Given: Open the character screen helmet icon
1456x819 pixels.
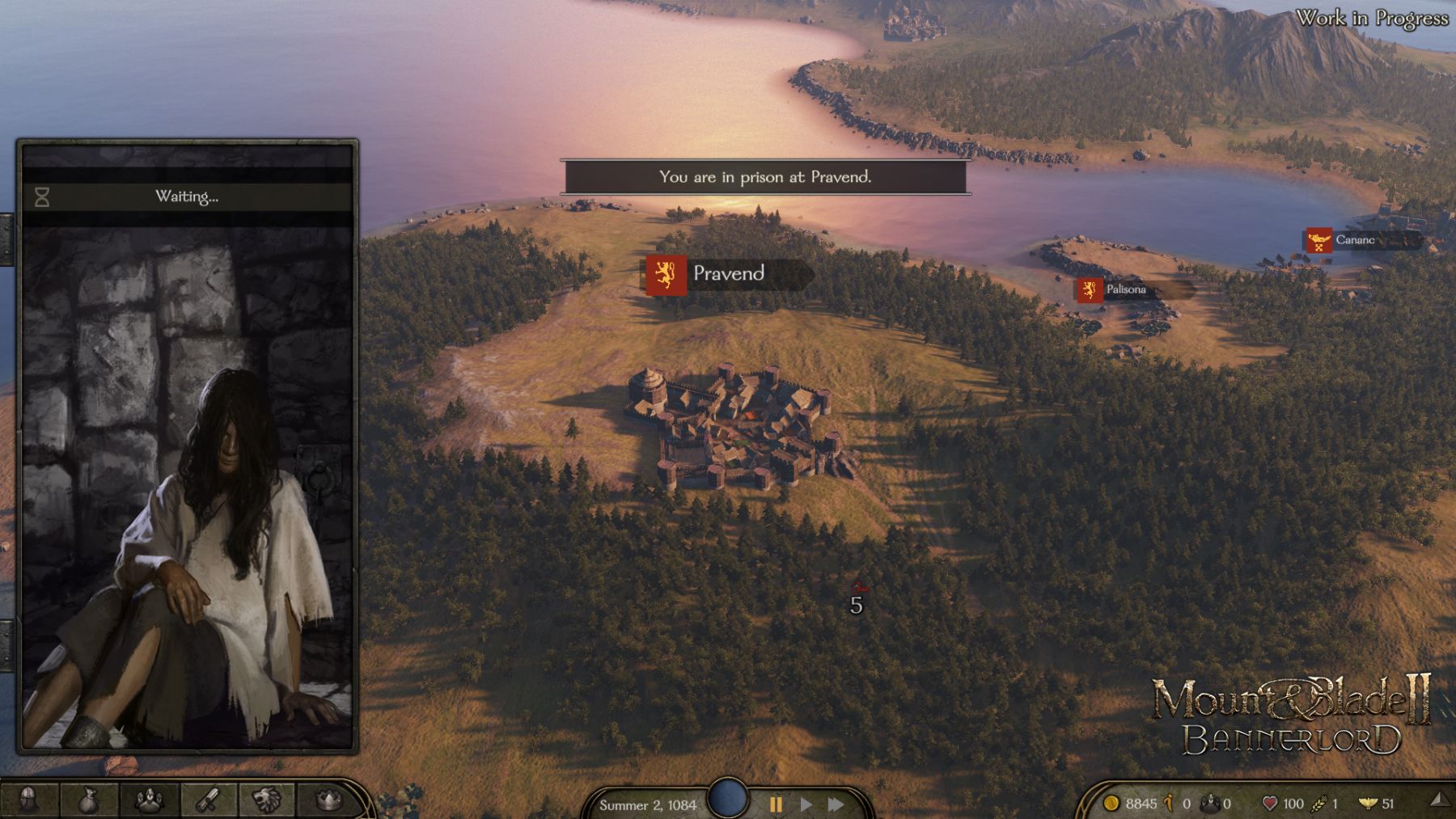Looking at the screenshot, I should pos(28,800).
